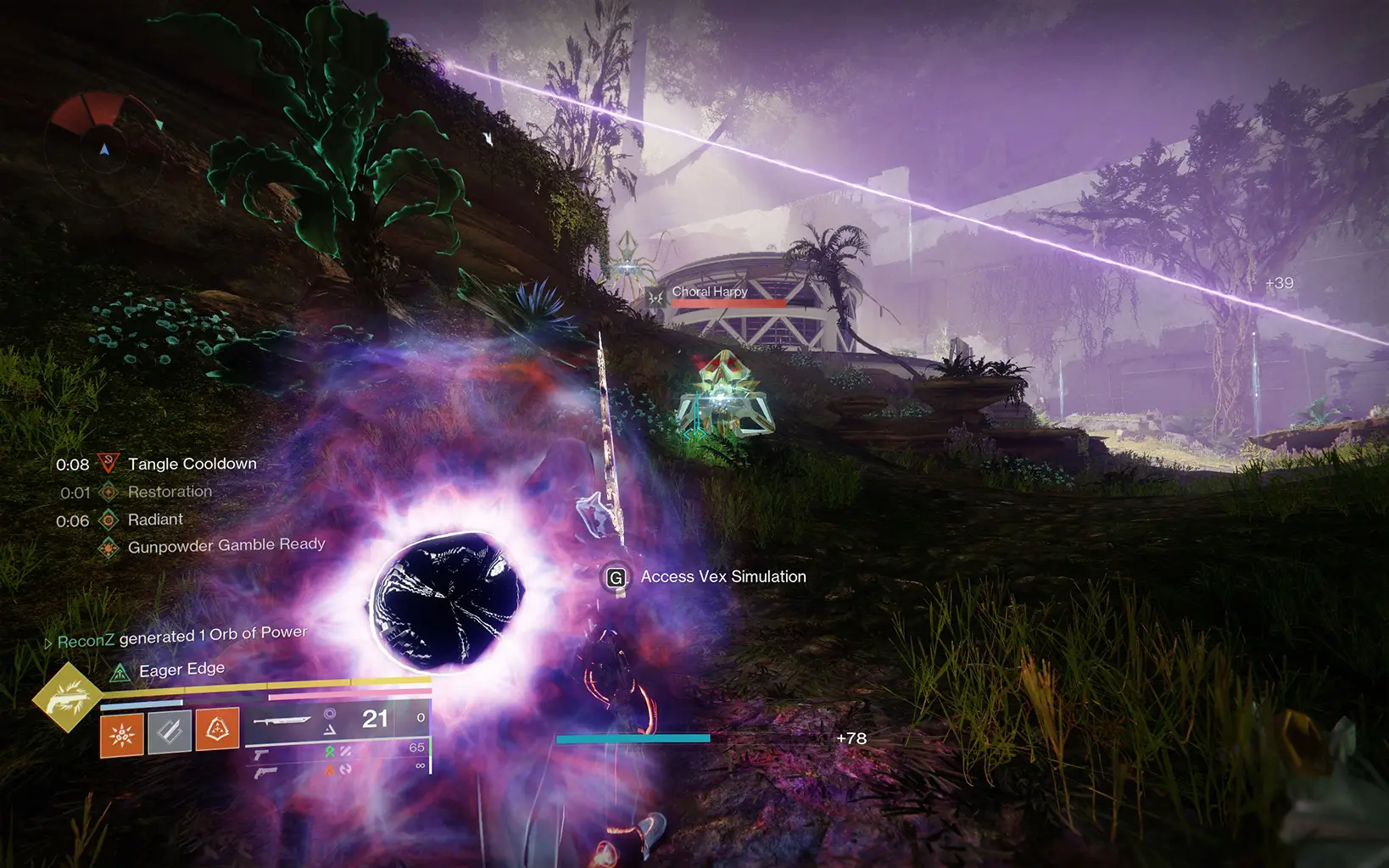Activate the orange class ability icon
1389x868 pixels.
(x=217, y=729)
